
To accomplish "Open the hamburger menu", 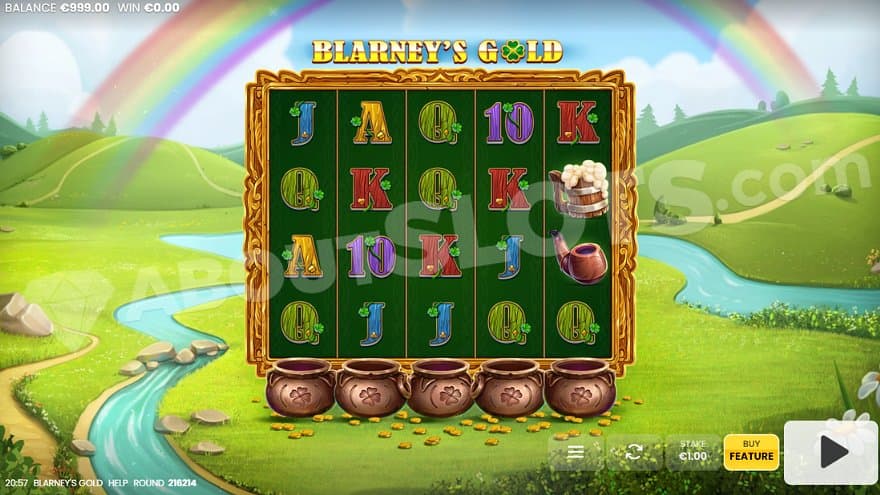I will [x=576, y=452].
